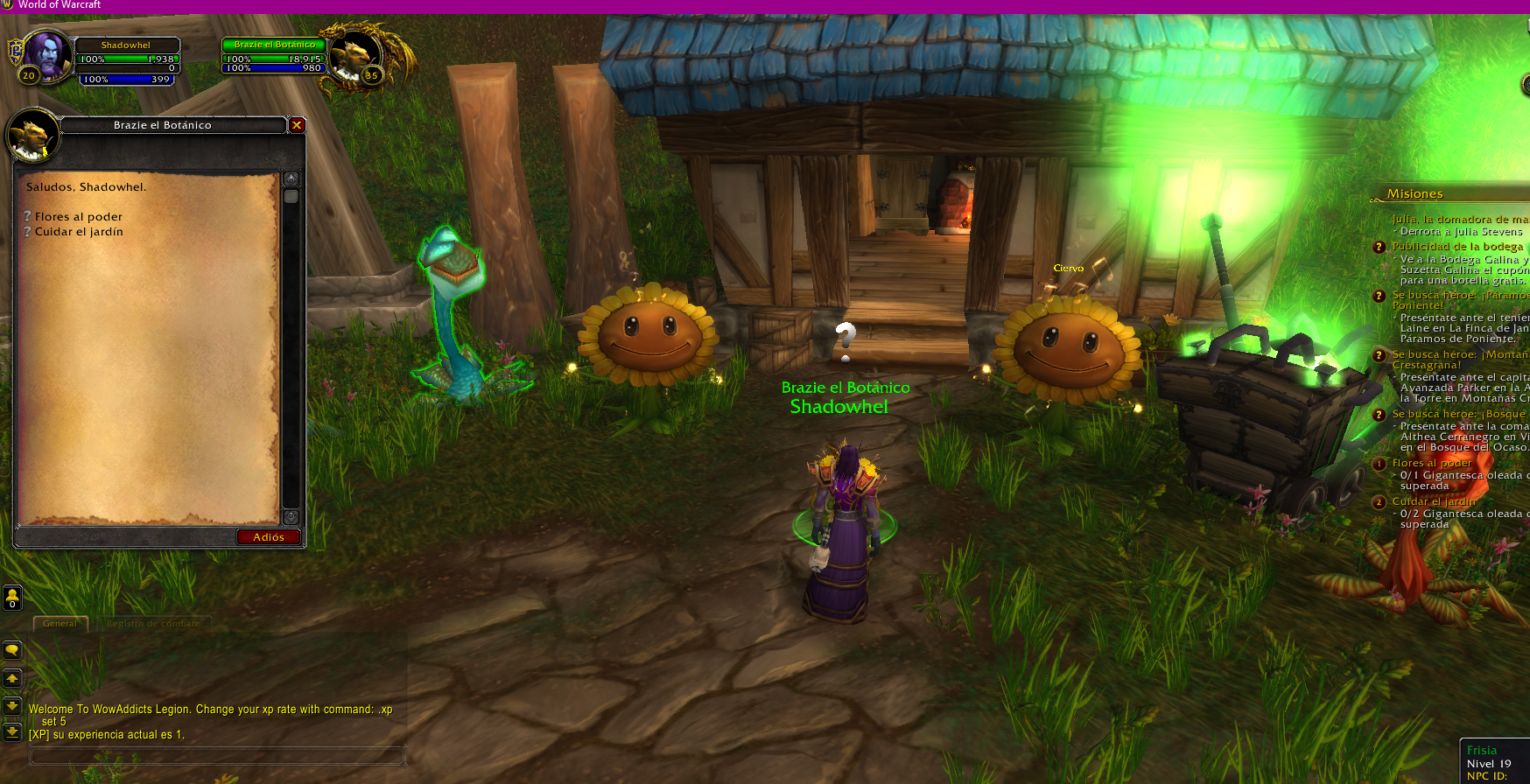Image resolution: width=1530 pixels, height=784 pixels.
Task: Open the "Publicidad de la bodega" tracked quest
Action: pyautogui.click(x=1457, y=247)
